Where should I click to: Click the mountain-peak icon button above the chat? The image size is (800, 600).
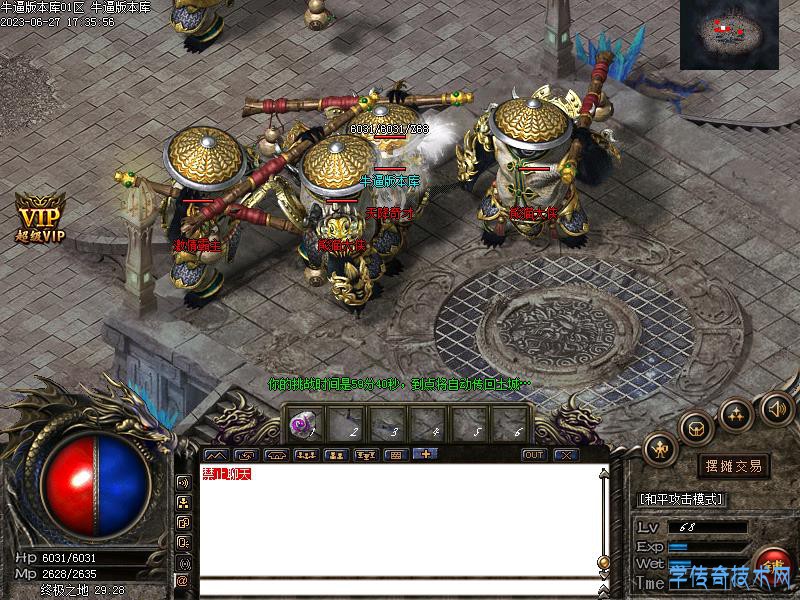pos(216,455)
